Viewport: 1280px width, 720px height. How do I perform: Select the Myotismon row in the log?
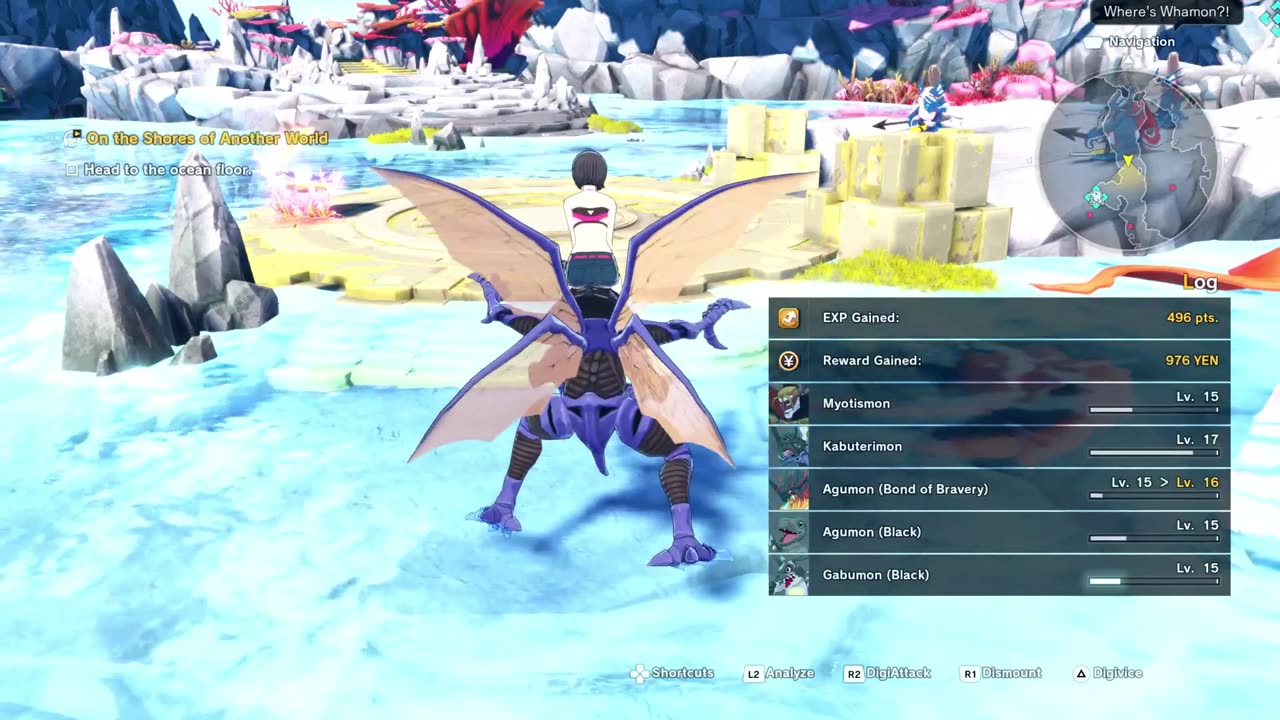click(x=999, y=404)
